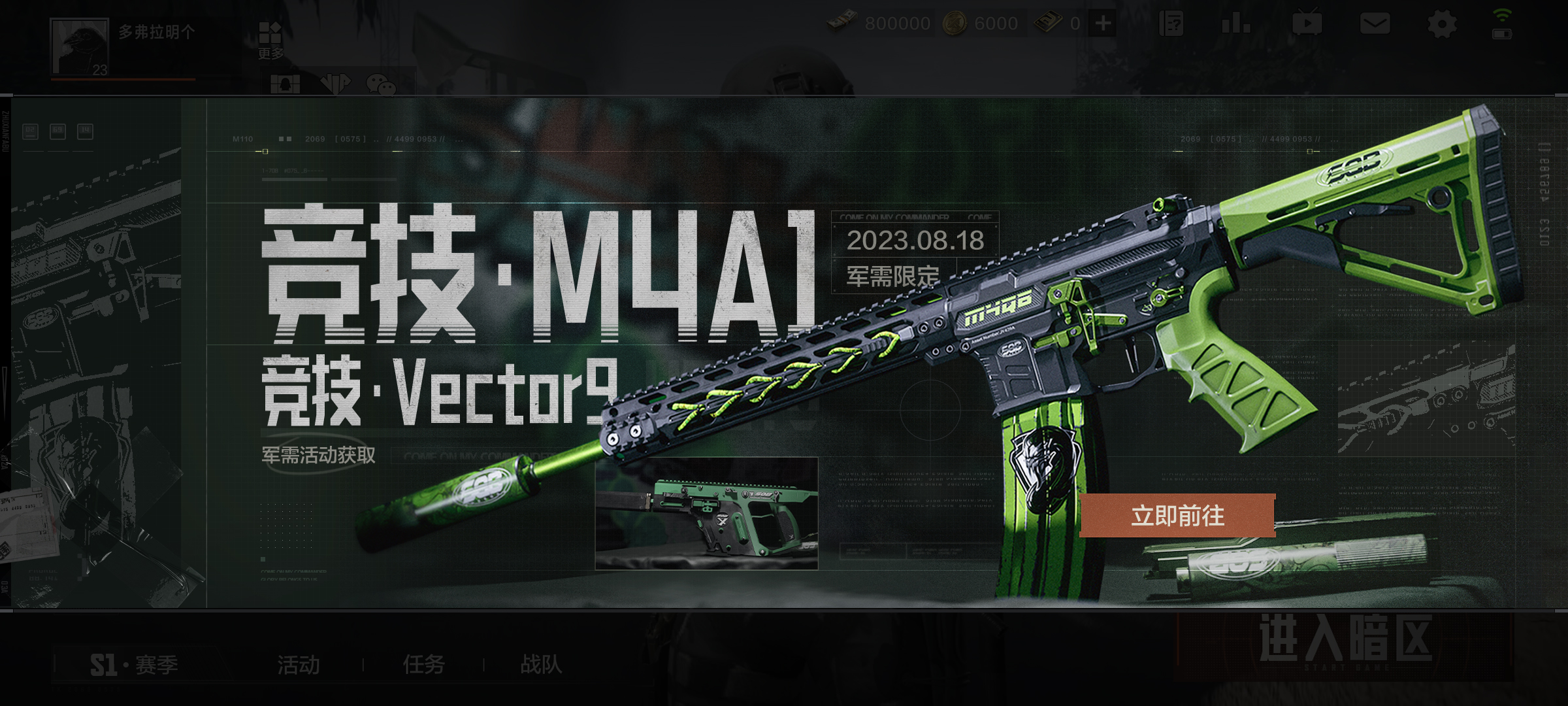The height and width of the screenshot is (706, 1568).
Task: Open the checklist notes icon
Action: point(1171,24)
